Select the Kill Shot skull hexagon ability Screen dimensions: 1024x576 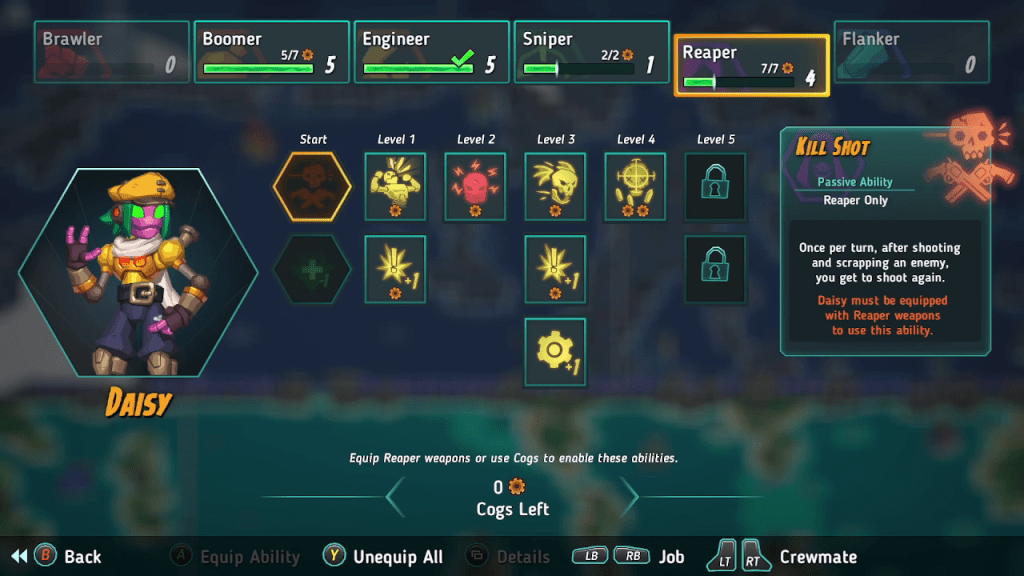(x=313, y=186)
